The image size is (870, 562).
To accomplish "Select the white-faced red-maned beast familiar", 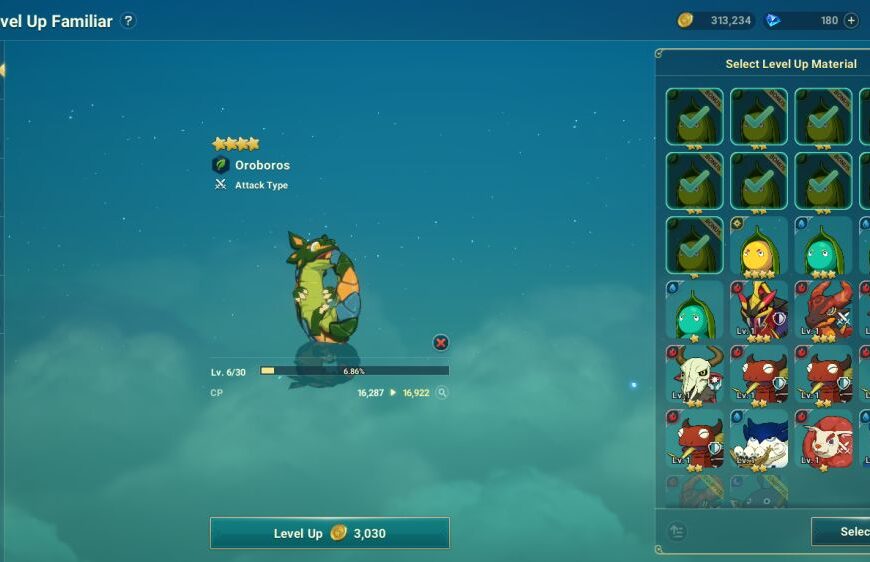I will tap(823, 439).
